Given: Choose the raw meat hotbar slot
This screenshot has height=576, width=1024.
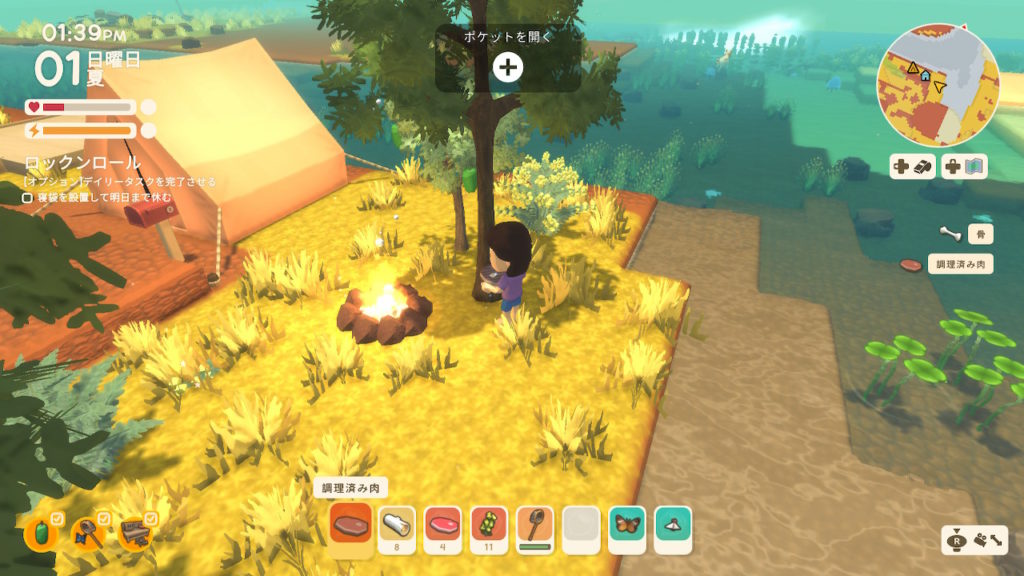Looking at the screenshot, I should 443,524.
